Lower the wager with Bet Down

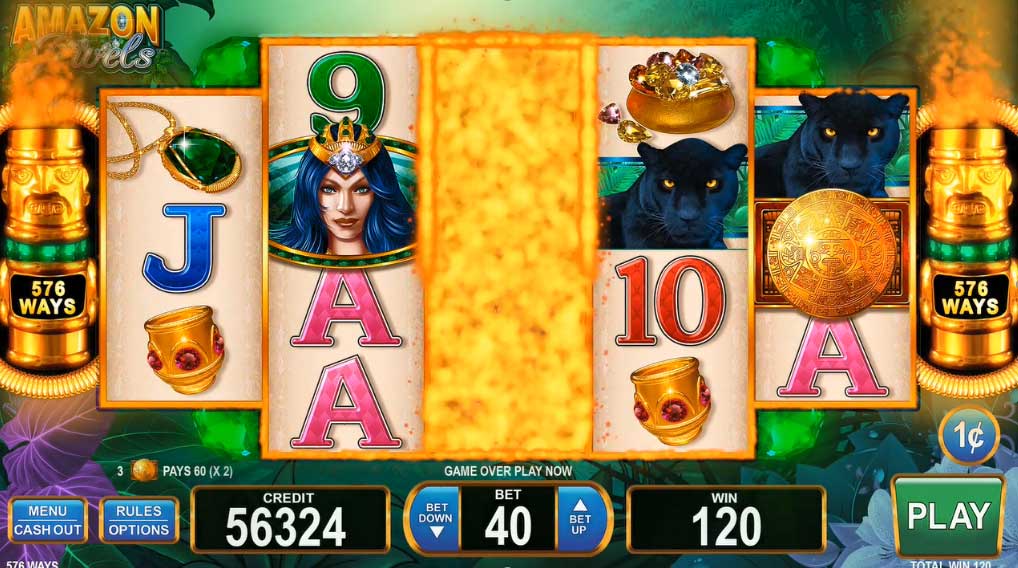click(x=436, y=519)
